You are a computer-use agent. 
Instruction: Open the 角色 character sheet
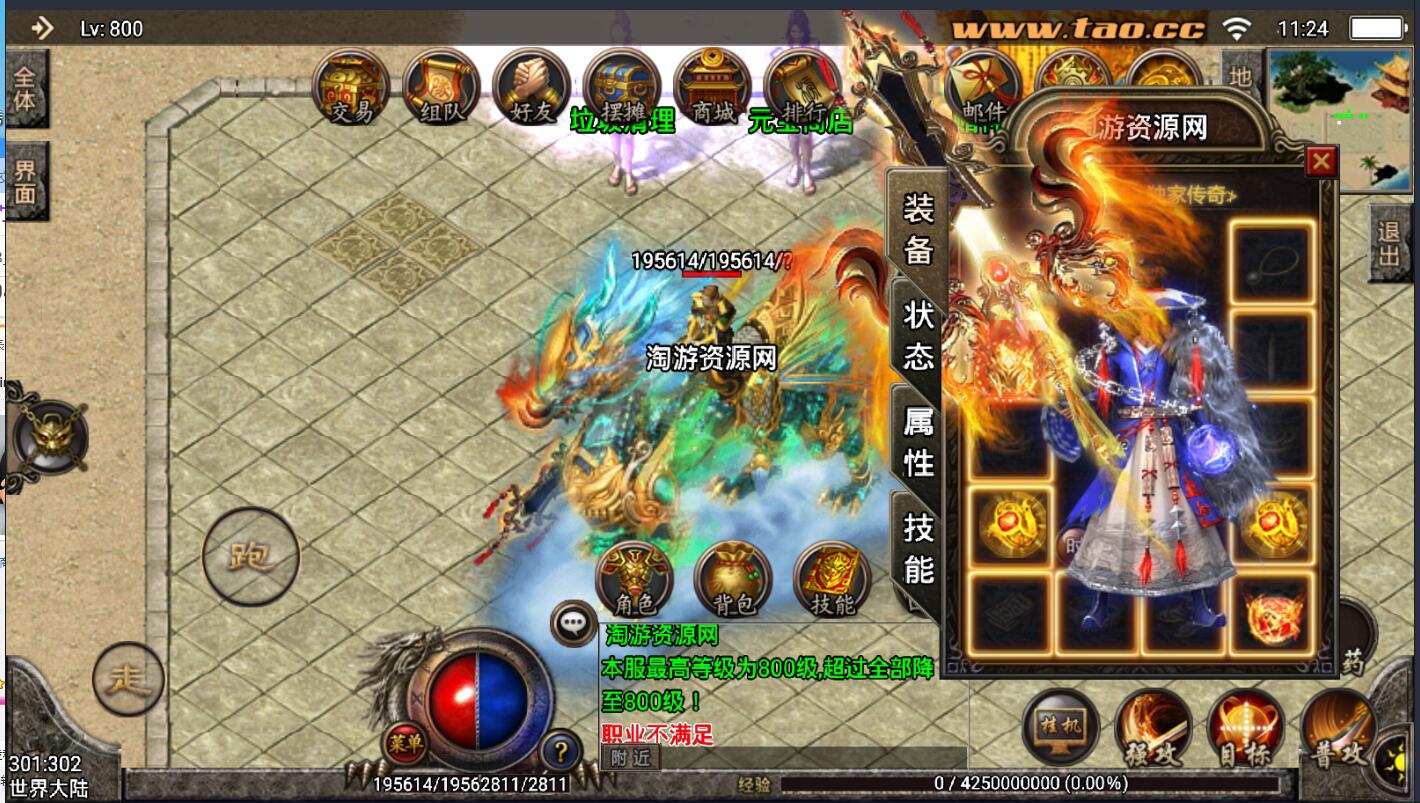point(634,578)
